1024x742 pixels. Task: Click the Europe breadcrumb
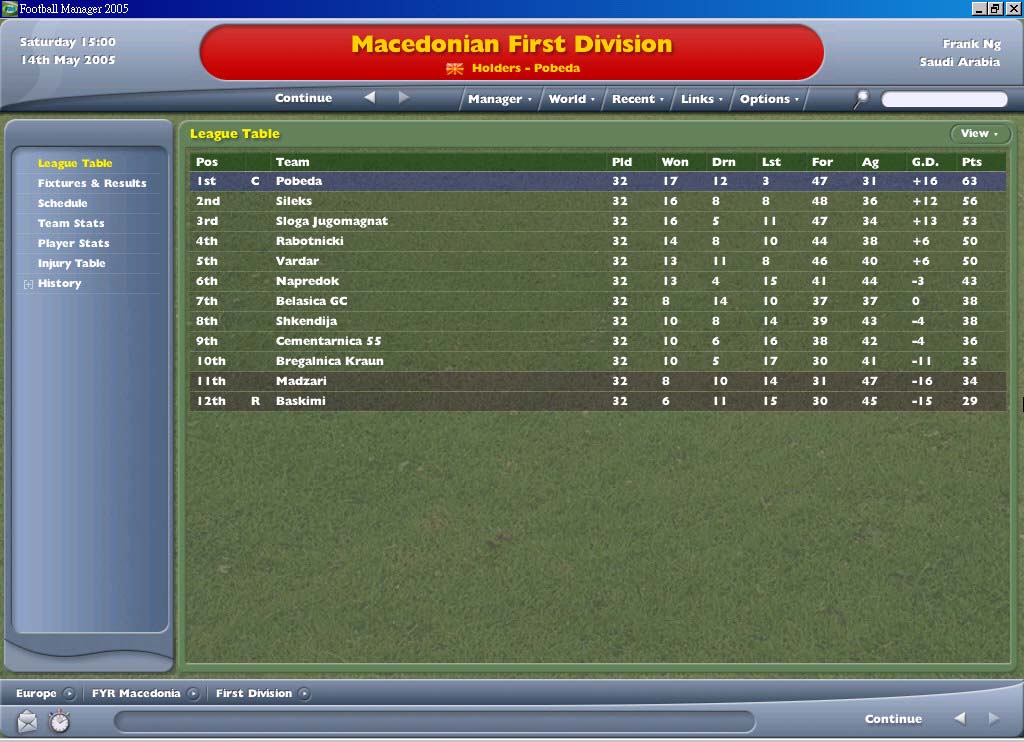(x=37, y=693)
